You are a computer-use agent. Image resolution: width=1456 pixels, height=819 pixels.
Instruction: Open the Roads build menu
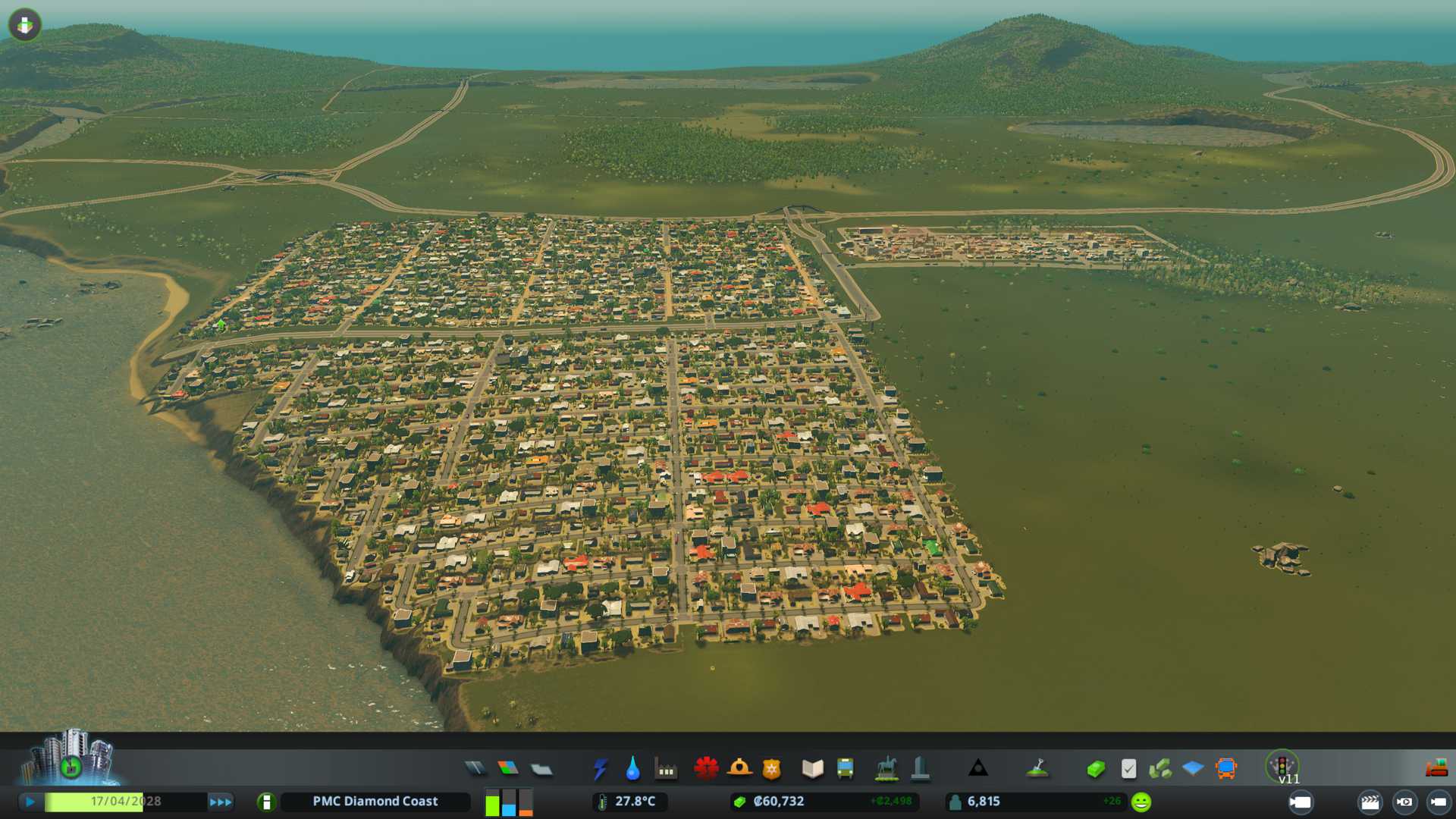[x=475, y=769]
